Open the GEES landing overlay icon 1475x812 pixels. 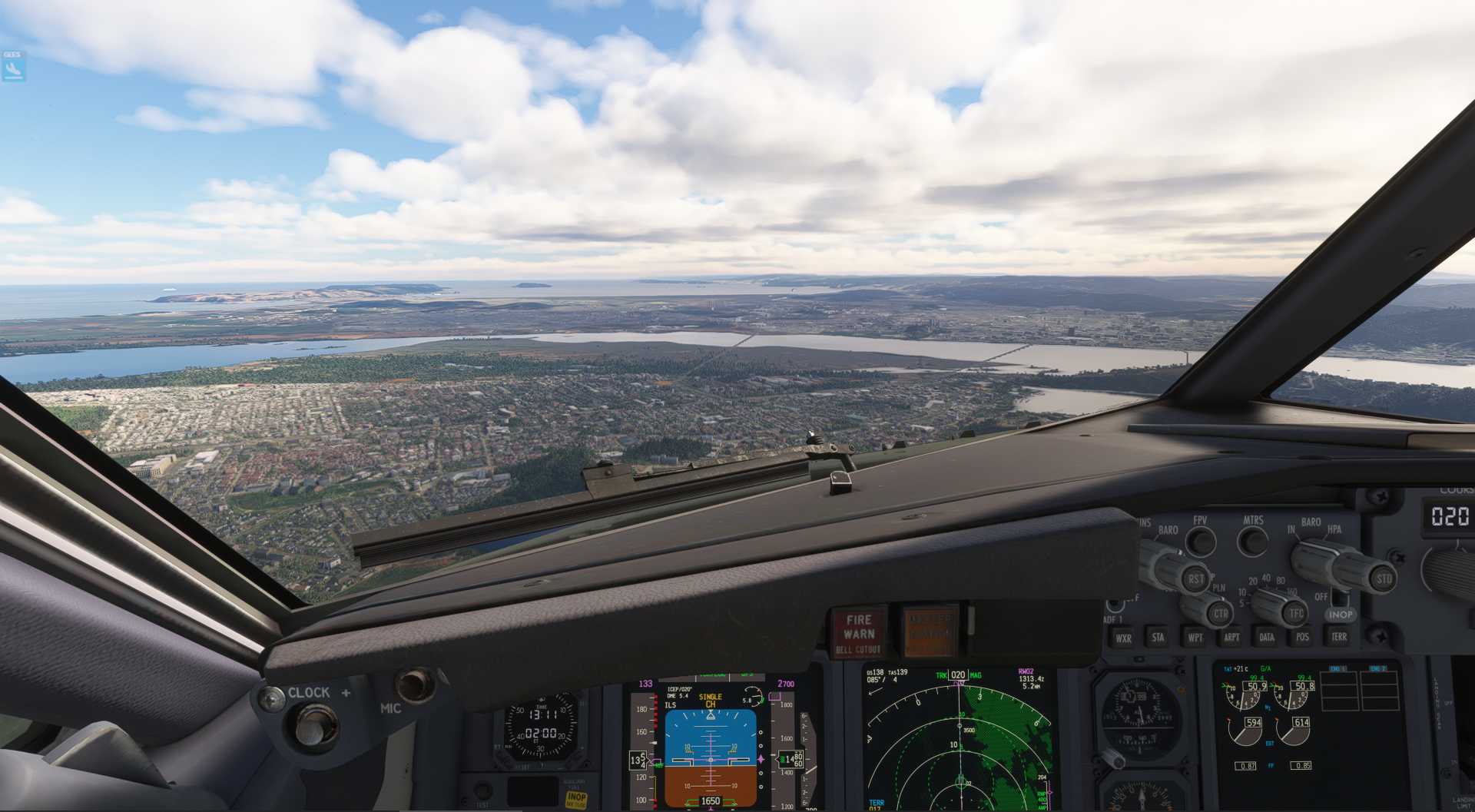[x=13, y=67]
